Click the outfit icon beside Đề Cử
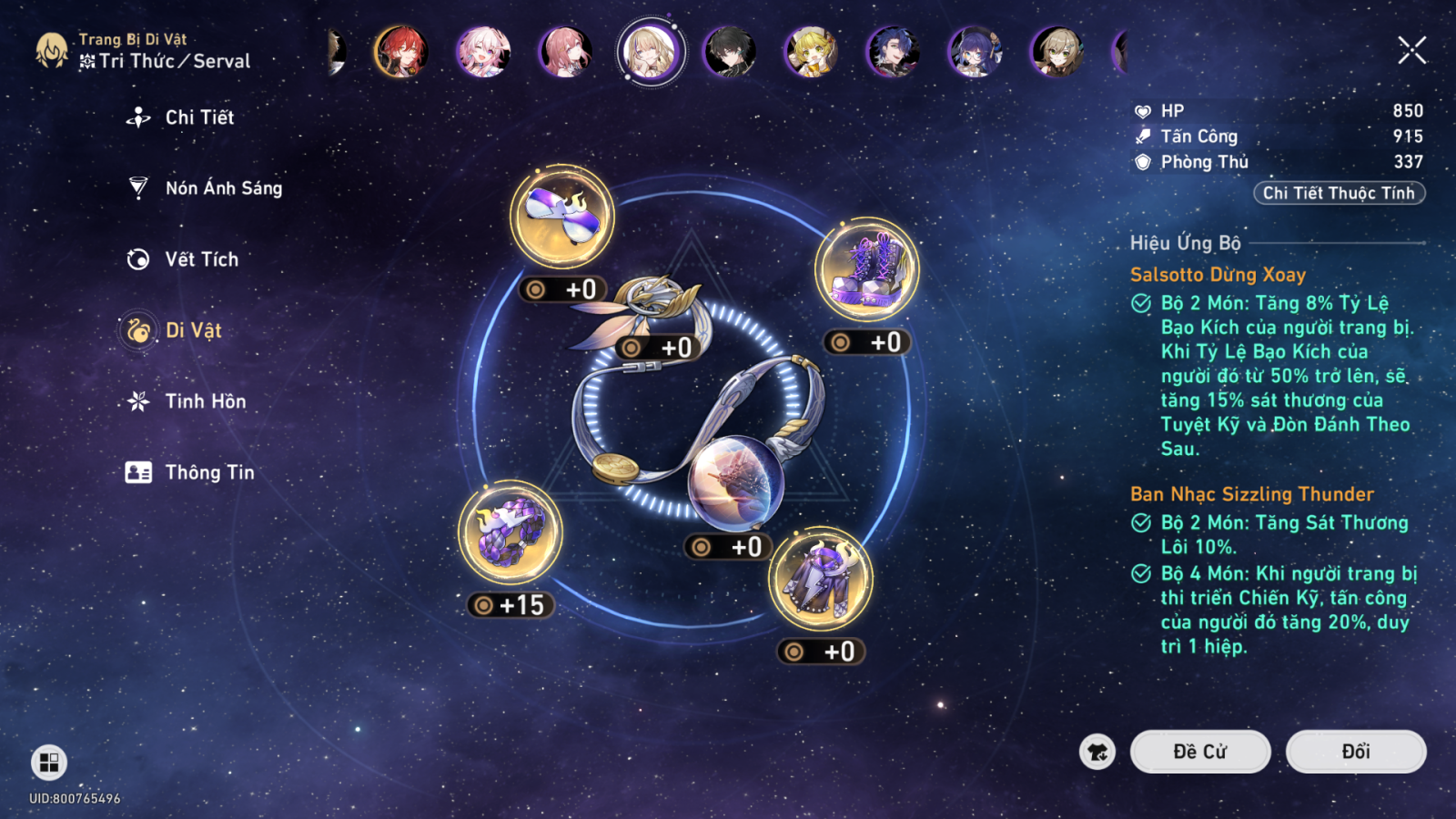1456x819 pixels. 1097,752
